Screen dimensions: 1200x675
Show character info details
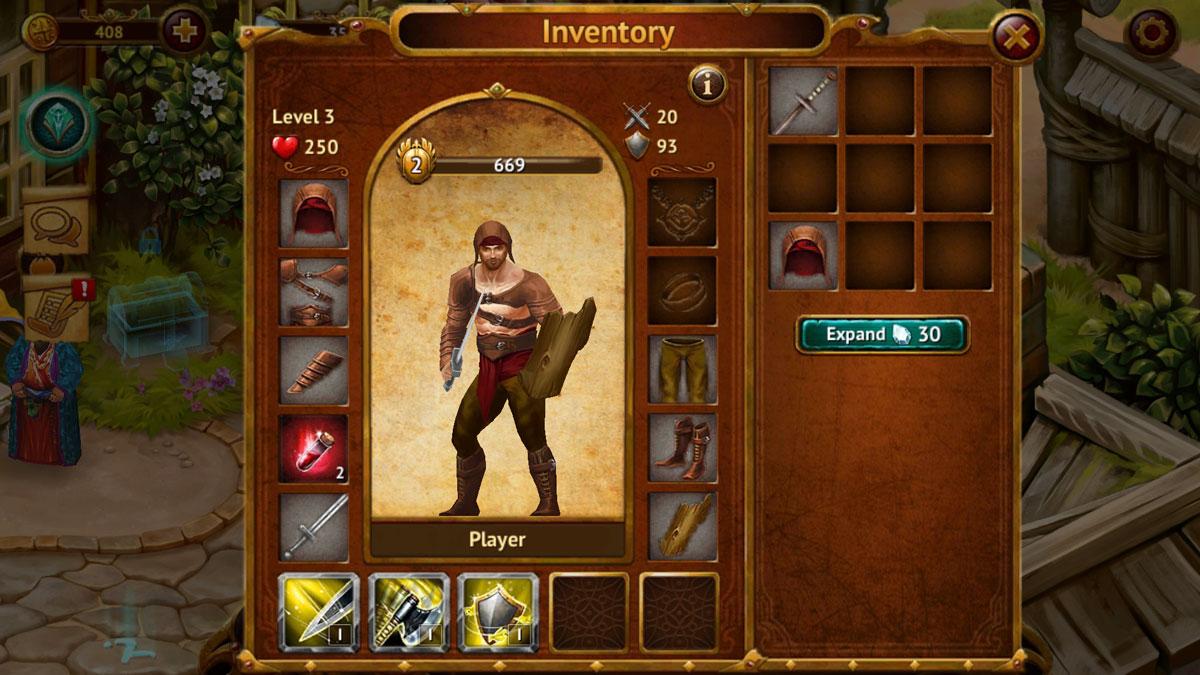707,86
